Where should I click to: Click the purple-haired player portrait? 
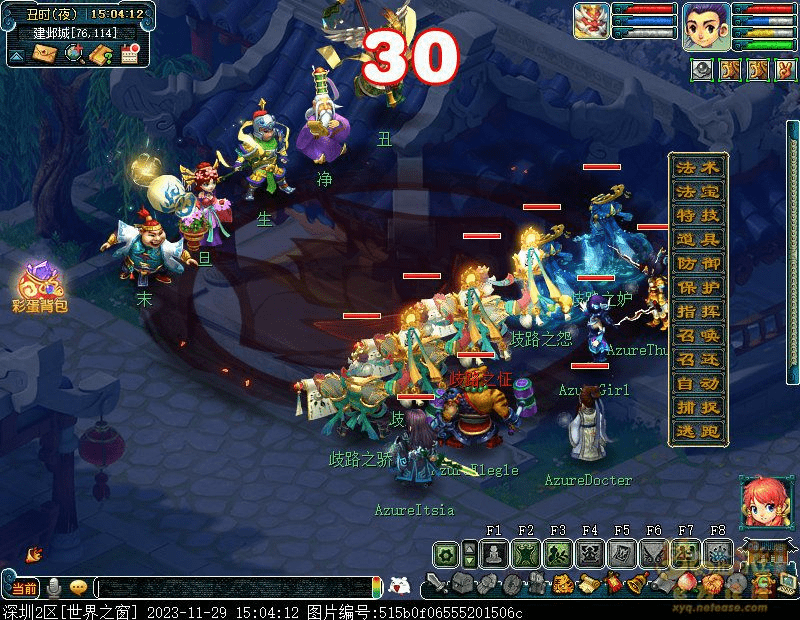coord(704,25)
